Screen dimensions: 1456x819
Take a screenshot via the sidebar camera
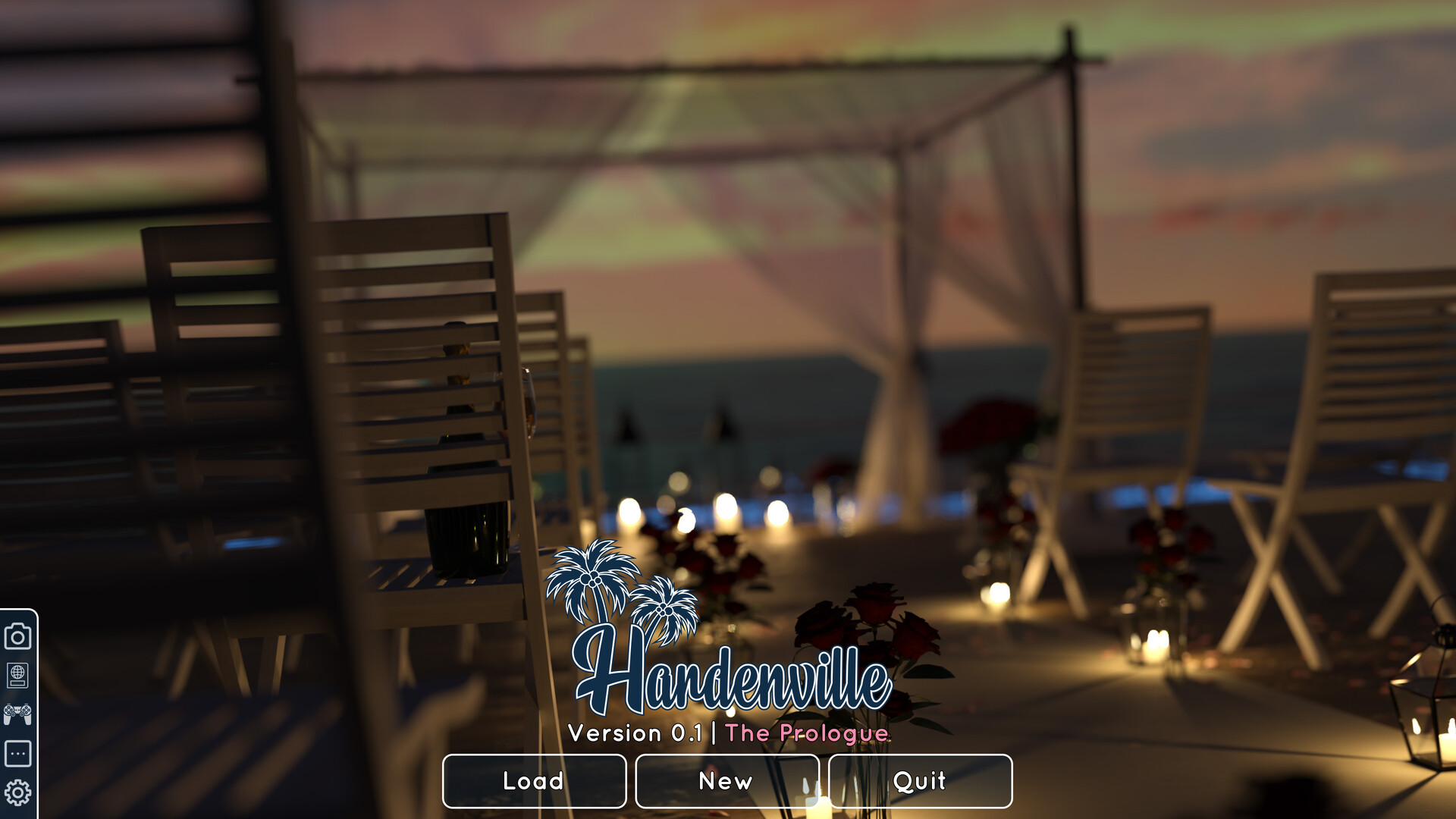click(x=17, y=635)
